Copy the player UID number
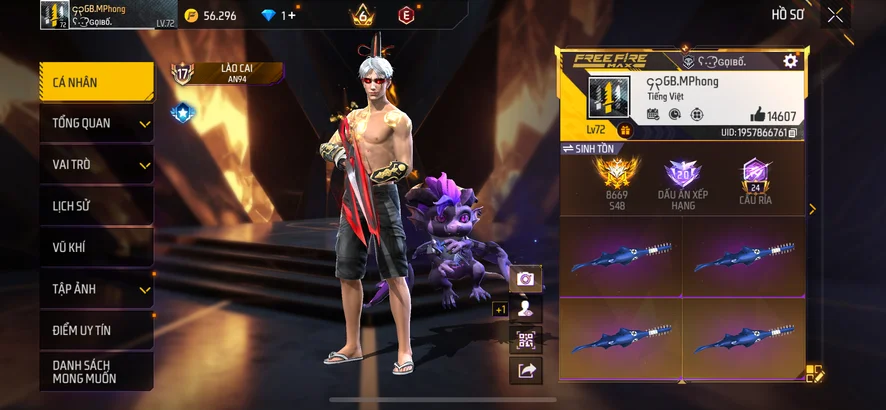Viewport: 886px width, 410px height. pyautogui.click(x=792, y=132)
